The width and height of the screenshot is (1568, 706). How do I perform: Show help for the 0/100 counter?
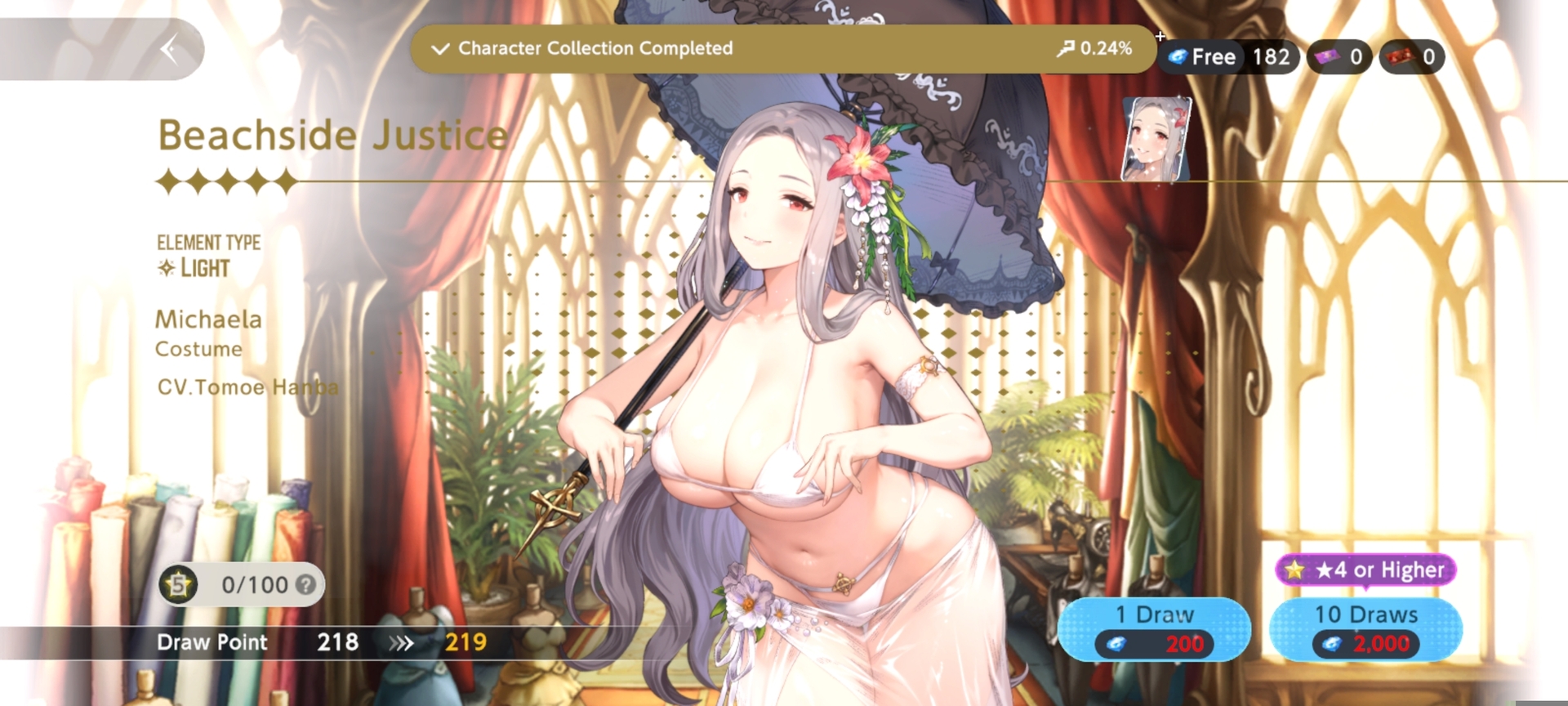[x=305, y=585]
